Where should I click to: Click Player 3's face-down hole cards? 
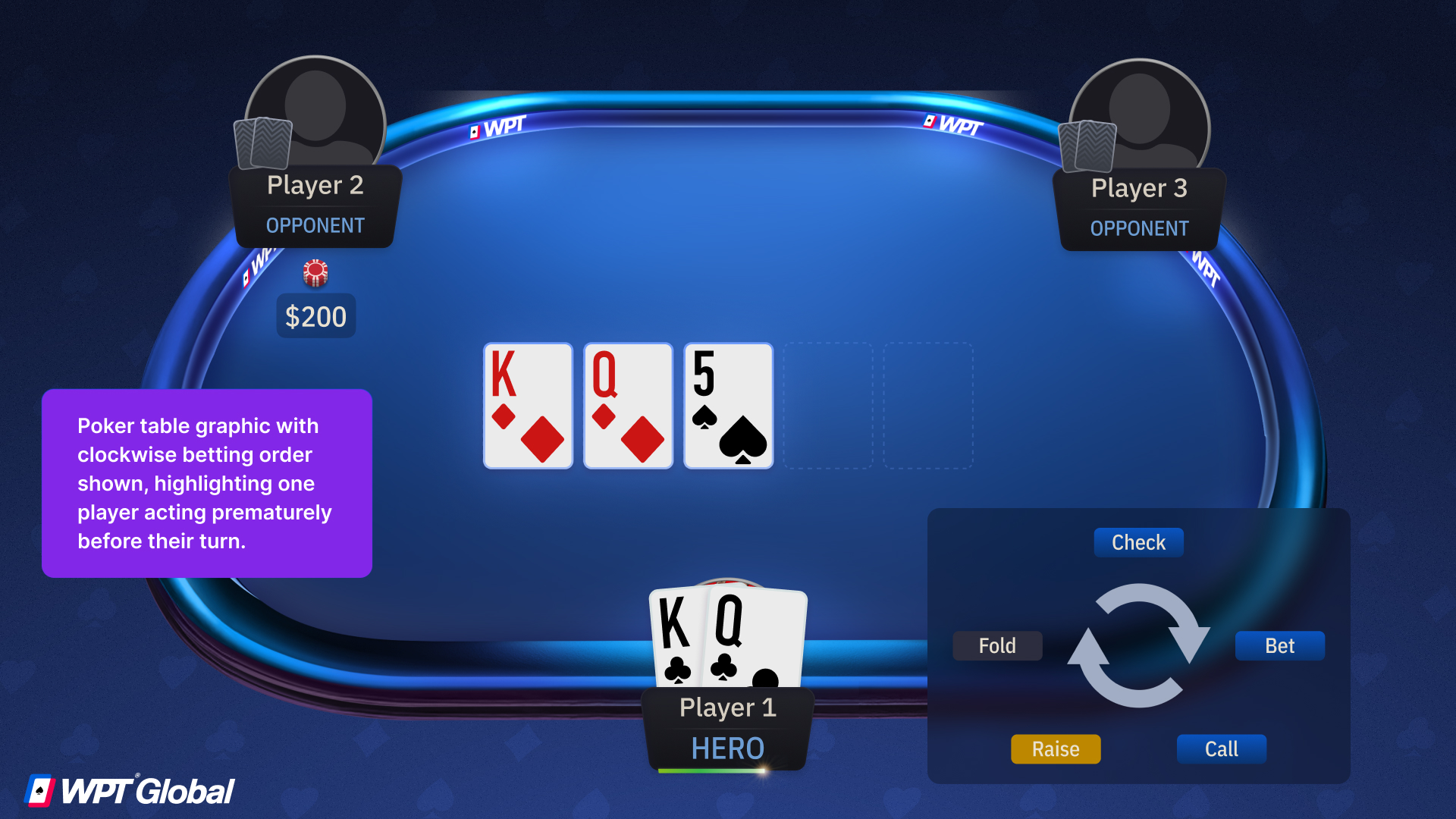1087,146
